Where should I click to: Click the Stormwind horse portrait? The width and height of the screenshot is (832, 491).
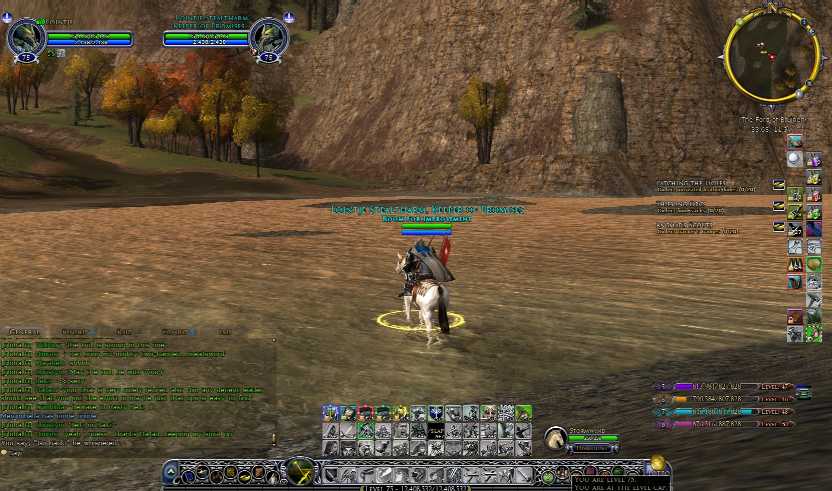point(555,438)
